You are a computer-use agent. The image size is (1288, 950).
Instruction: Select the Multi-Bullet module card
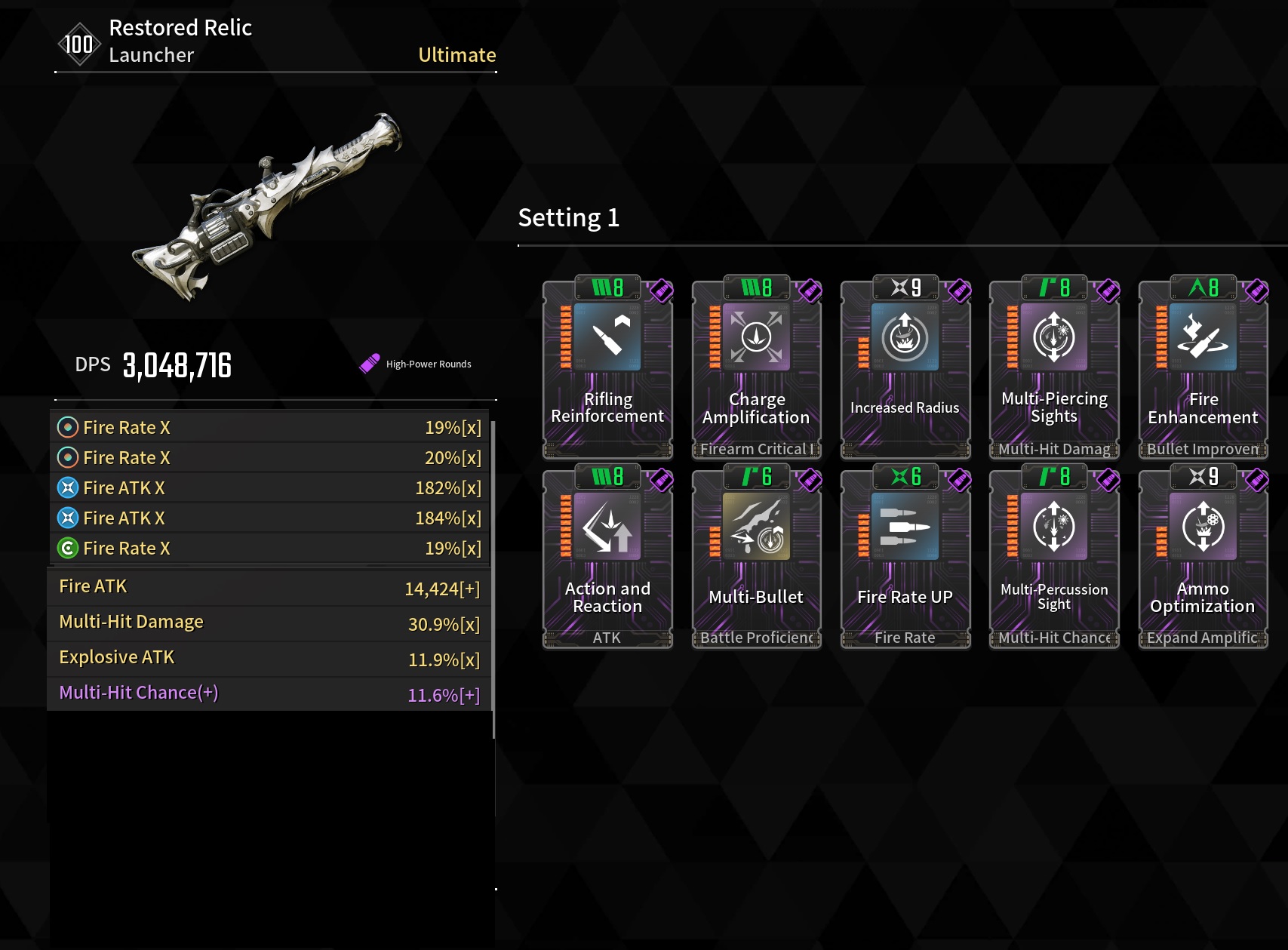[x=756, y=556]
